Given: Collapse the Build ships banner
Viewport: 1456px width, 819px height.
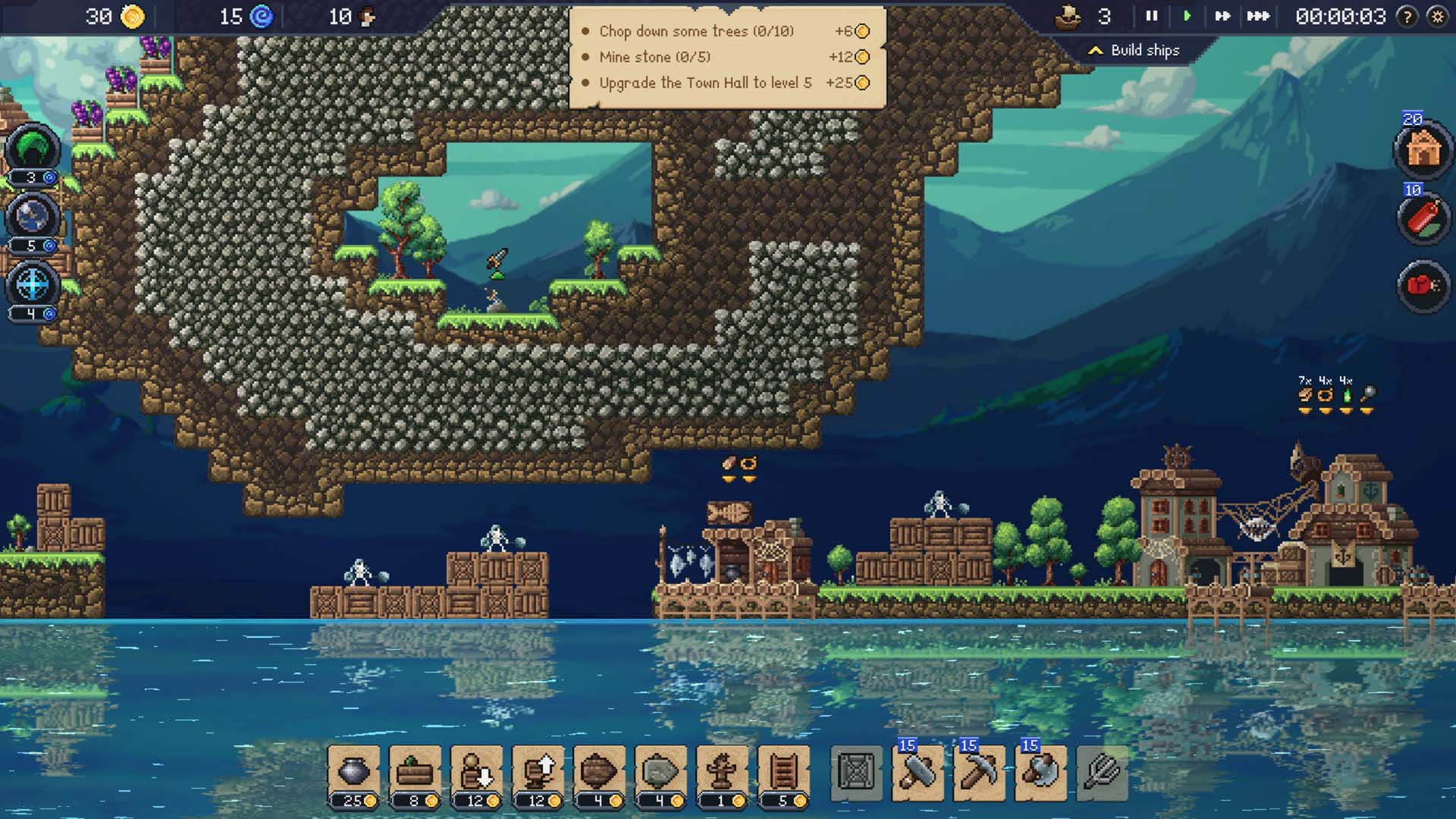Looking at the screenshot, I should coord(1097,49).
